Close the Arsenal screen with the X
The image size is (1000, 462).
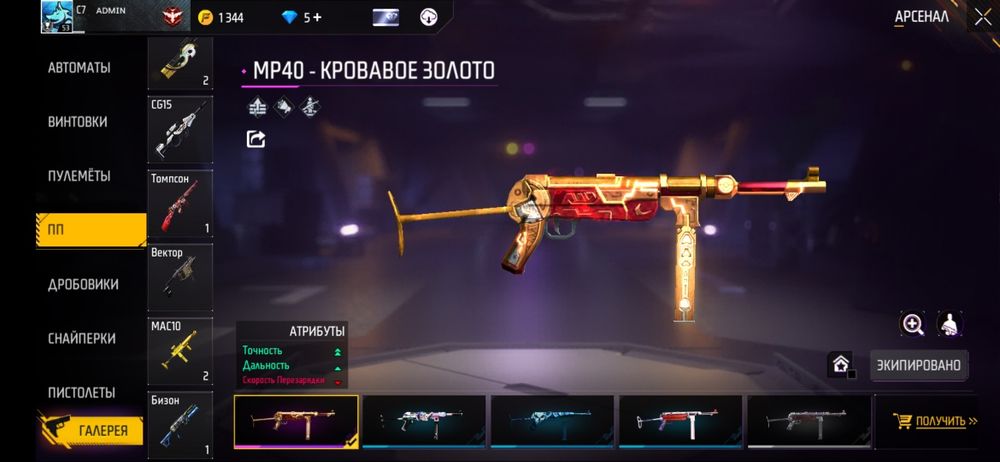pos(982,17)
